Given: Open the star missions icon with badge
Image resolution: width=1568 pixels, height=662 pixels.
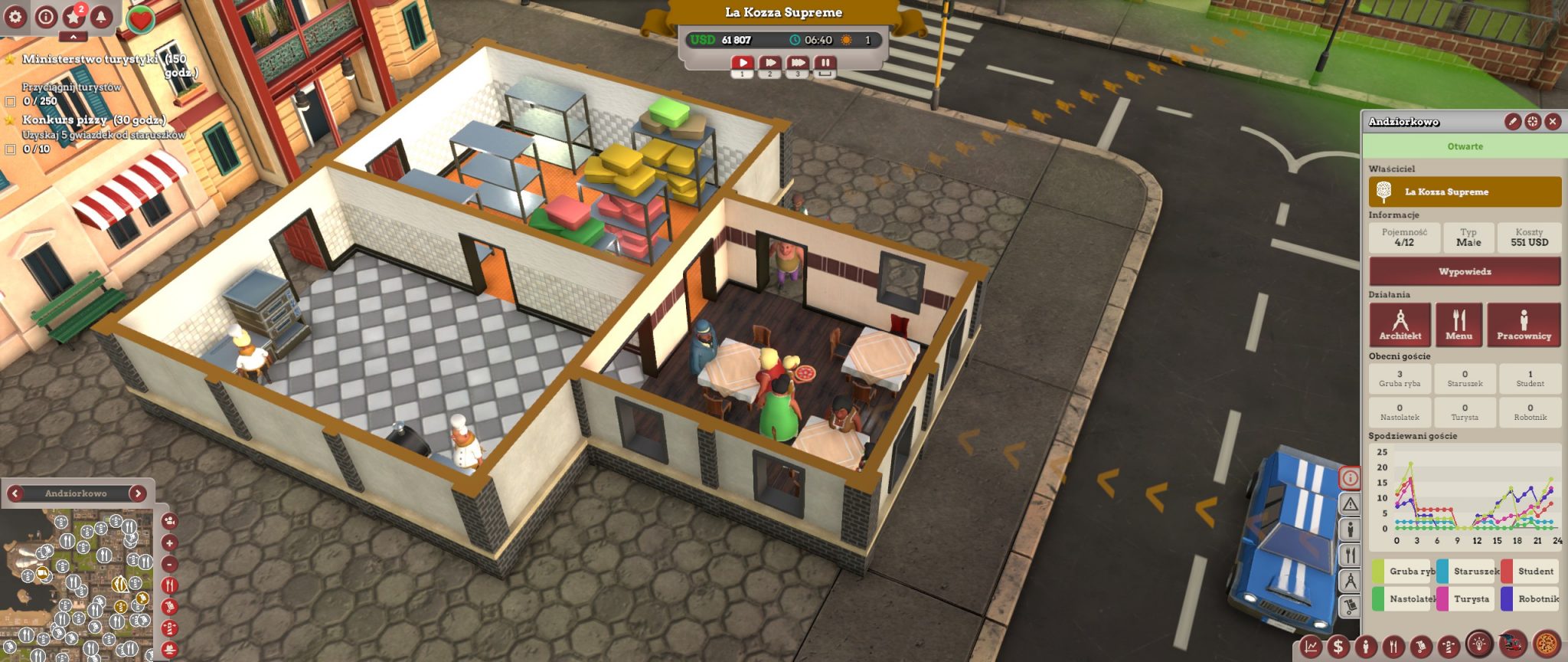Looking at the screenshot, I should coord(73,16).
